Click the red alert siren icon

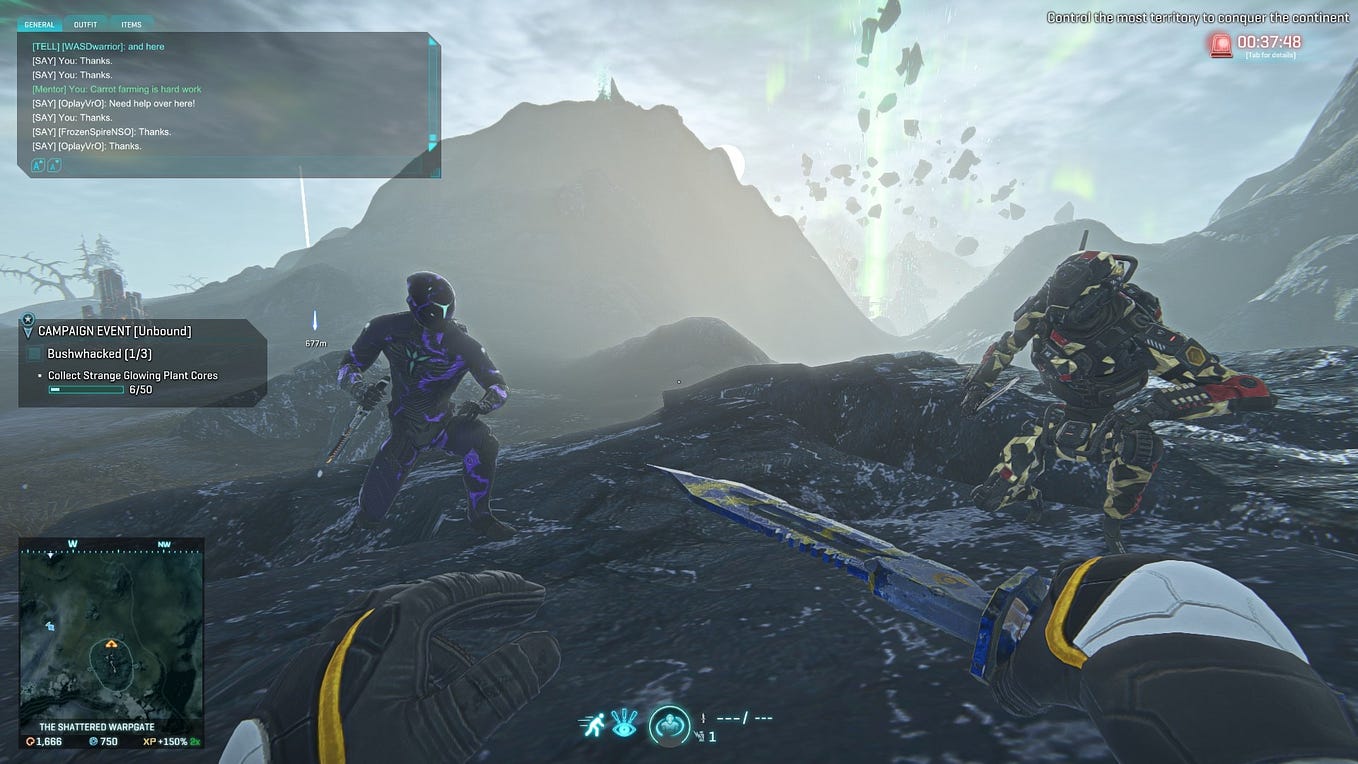1220,43
